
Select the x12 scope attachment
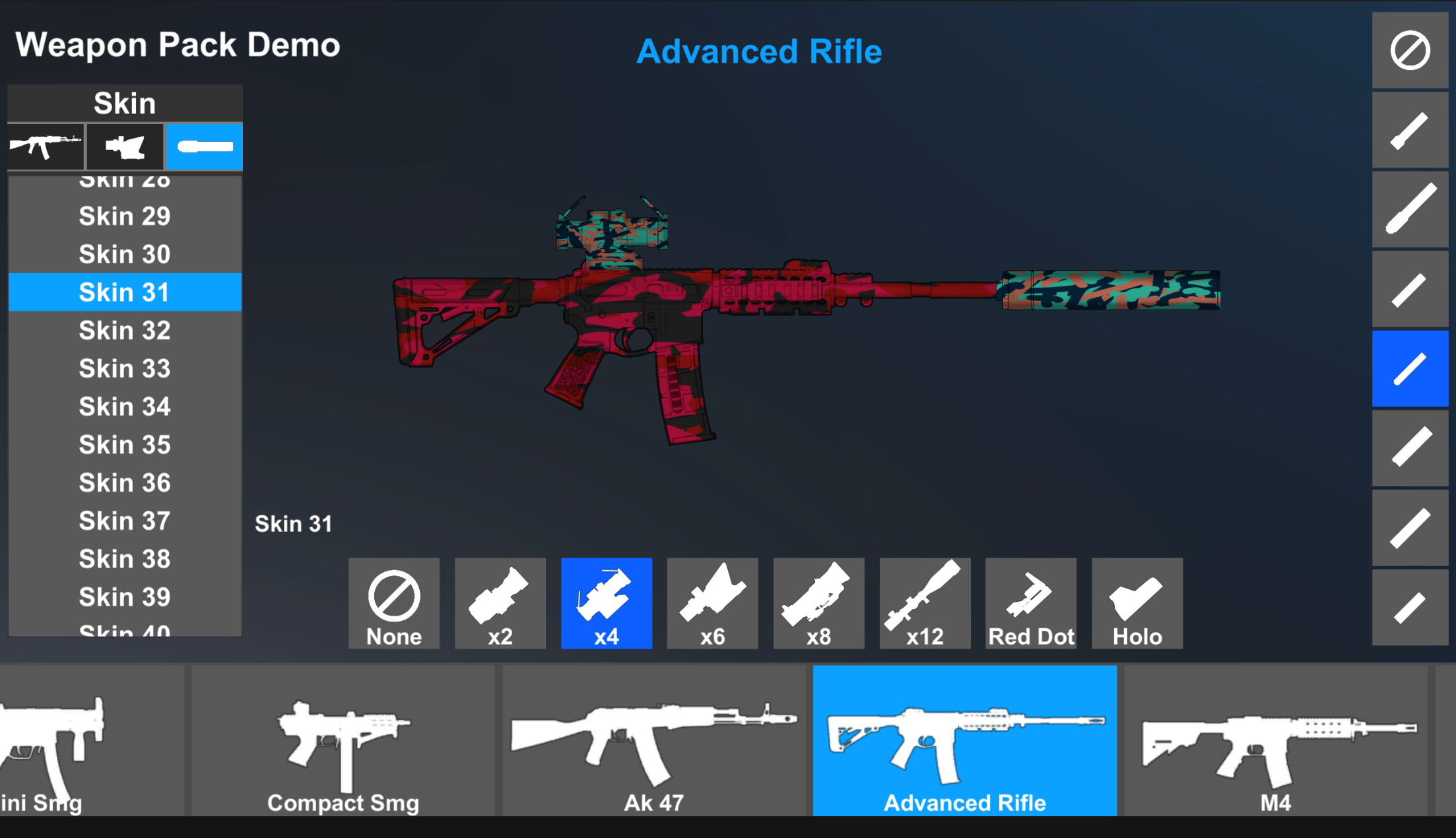[924, 602]
